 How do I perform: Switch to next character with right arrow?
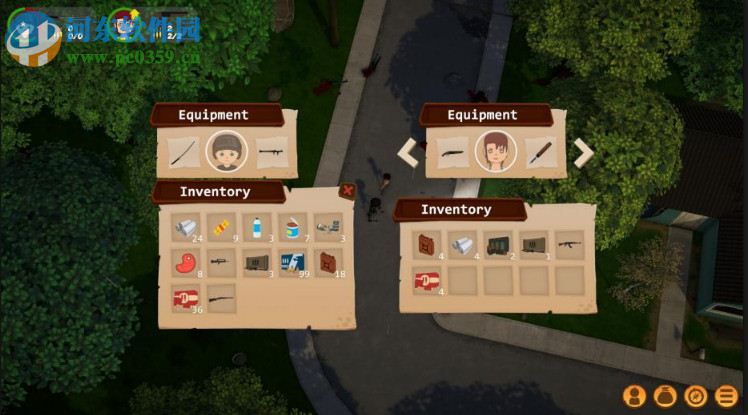point(583,152)
